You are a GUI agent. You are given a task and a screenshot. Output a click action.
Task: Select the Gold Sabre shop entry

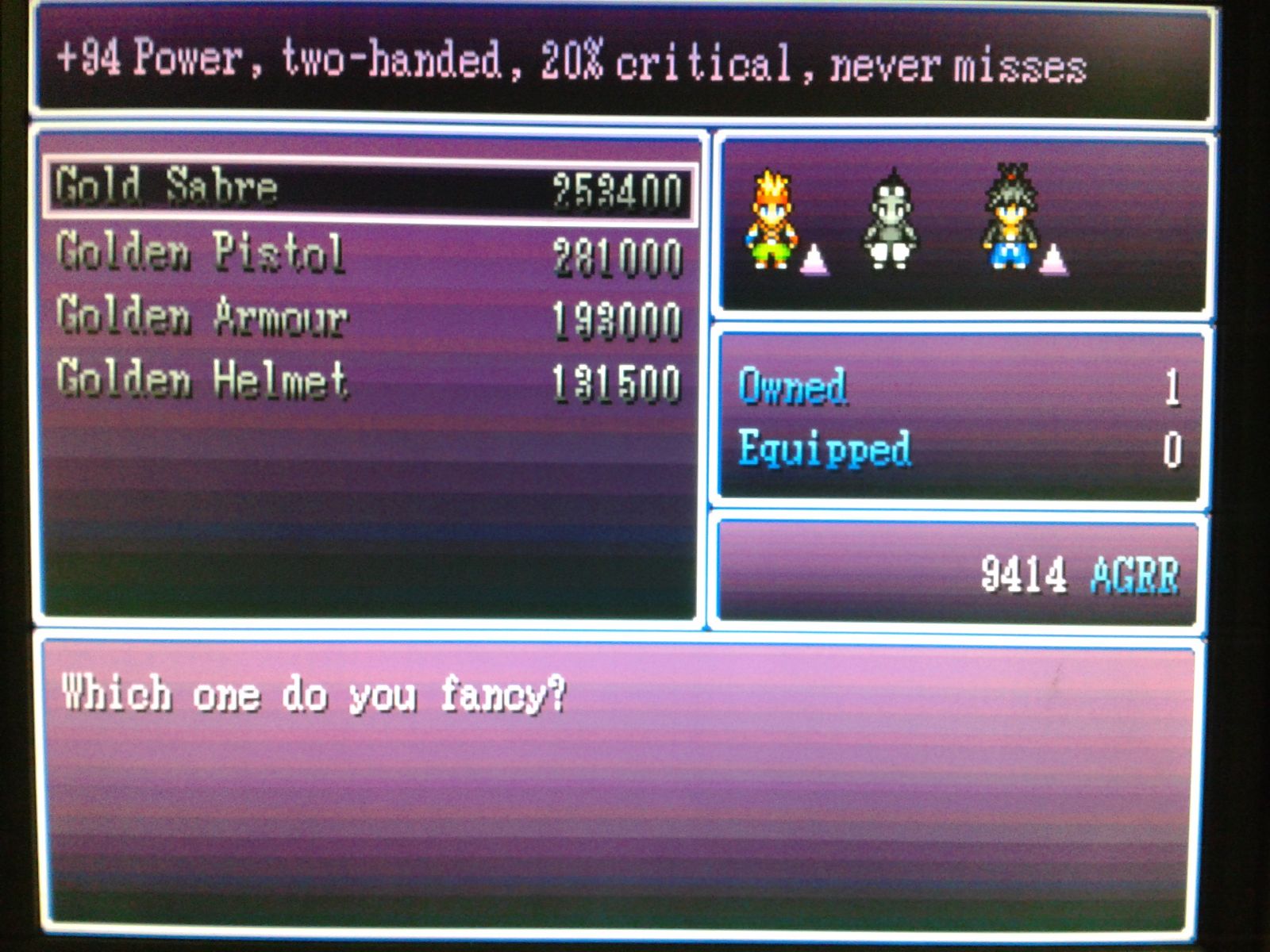(x=369, y=189)
